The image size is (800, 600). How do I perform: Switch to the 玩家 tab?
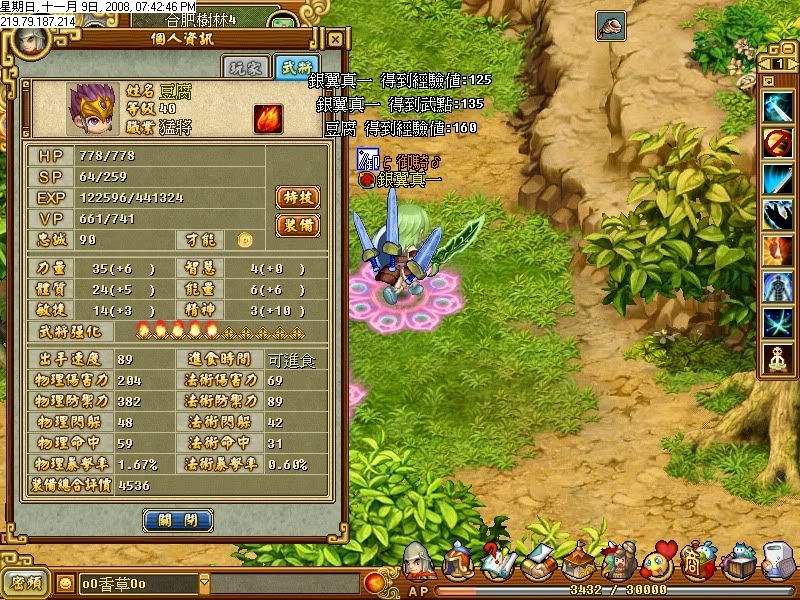244,67
